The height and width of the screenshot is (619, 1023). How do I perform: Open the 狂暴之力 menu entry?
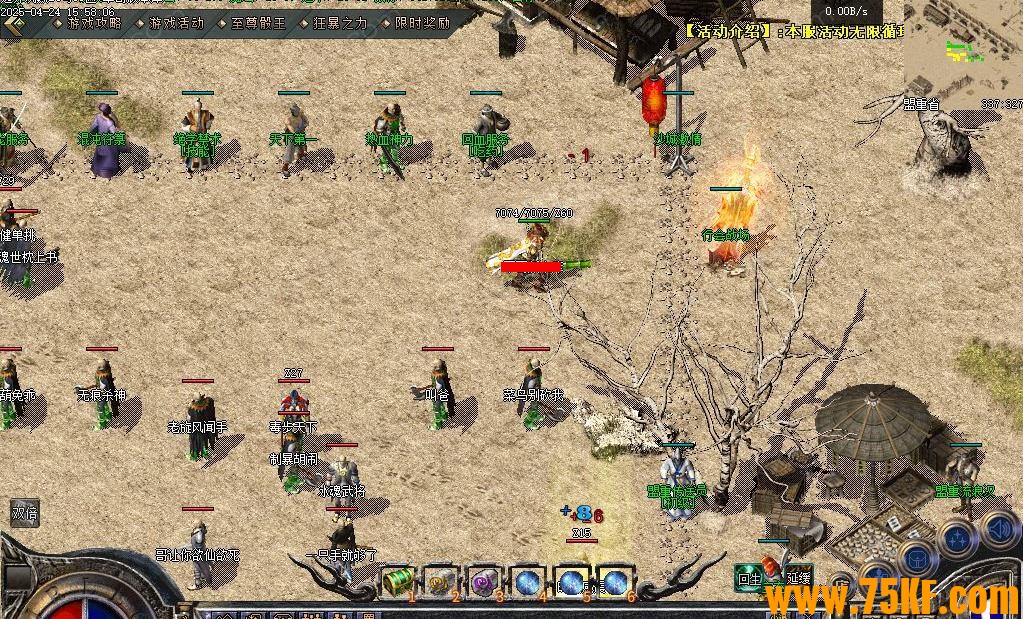pyautogui.click(x=333, y=22)
